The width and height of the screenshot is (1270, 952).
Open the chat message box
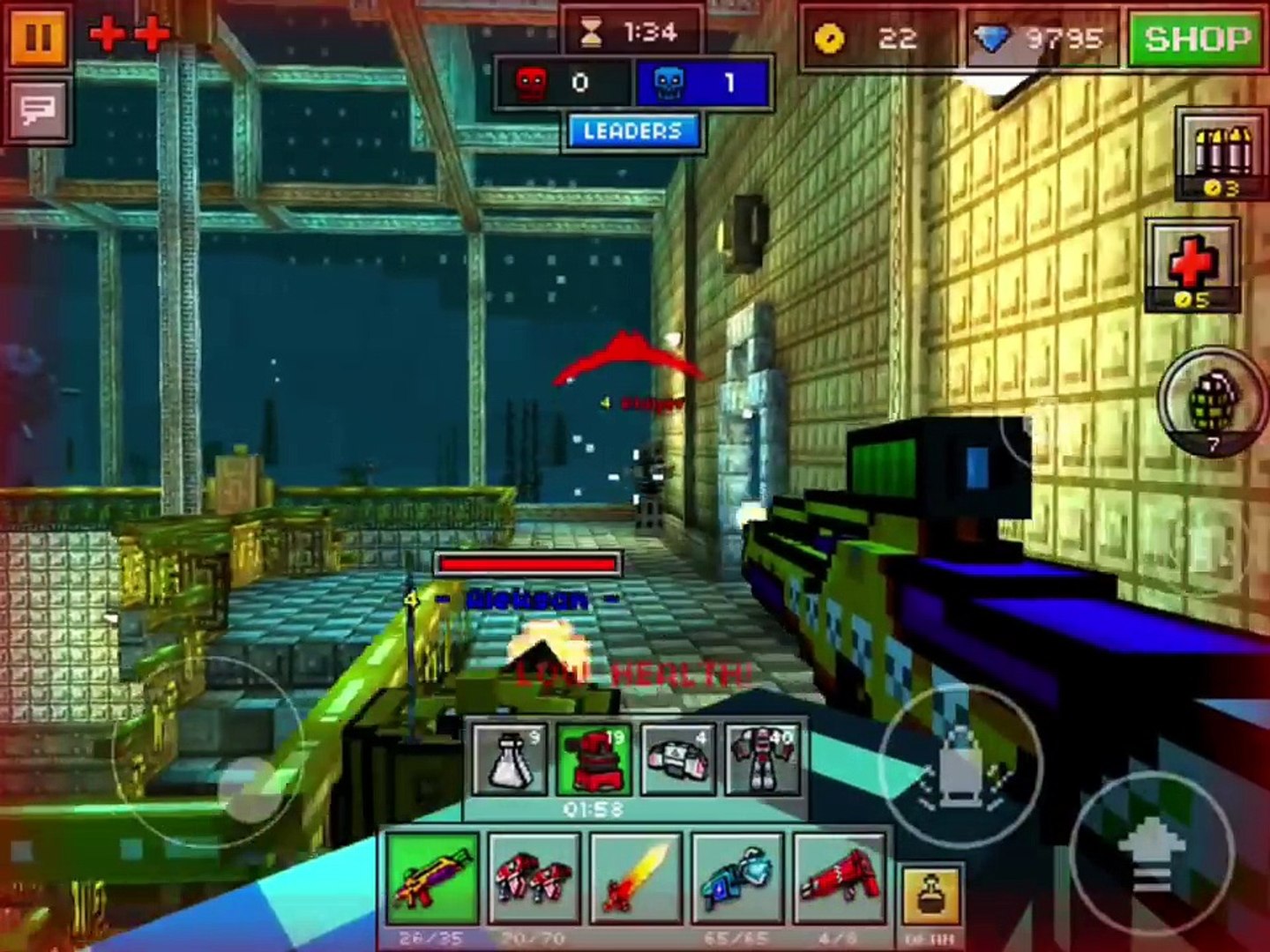[38, 110]
